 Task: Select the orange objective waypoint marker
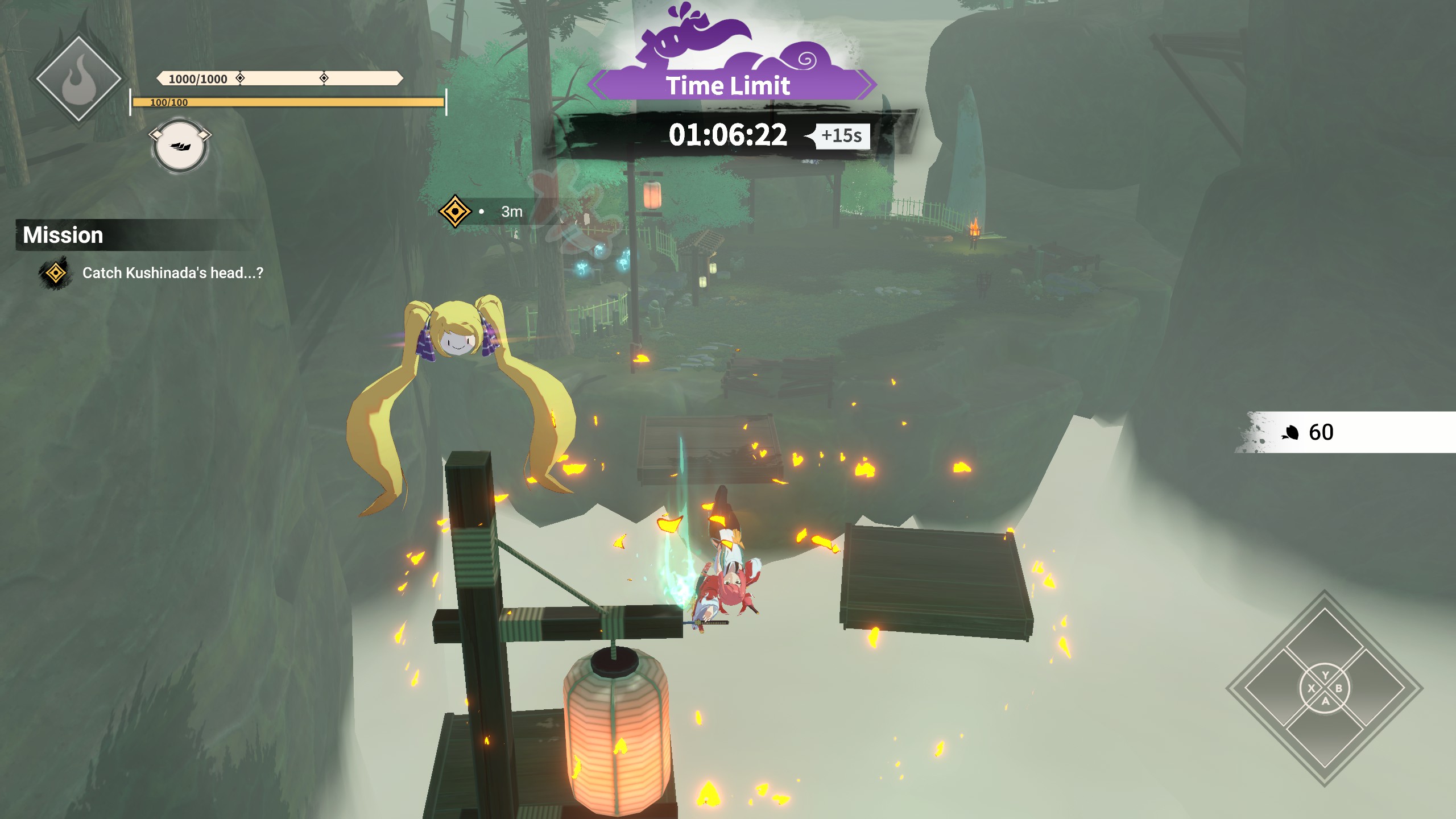coord(455,212)
